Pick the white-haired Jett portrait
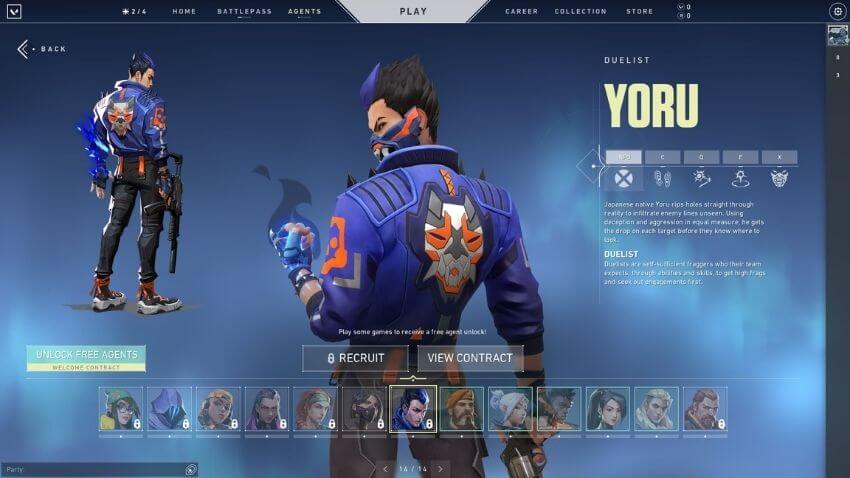This screenshot has width=850, height=478. coord(510,409)
